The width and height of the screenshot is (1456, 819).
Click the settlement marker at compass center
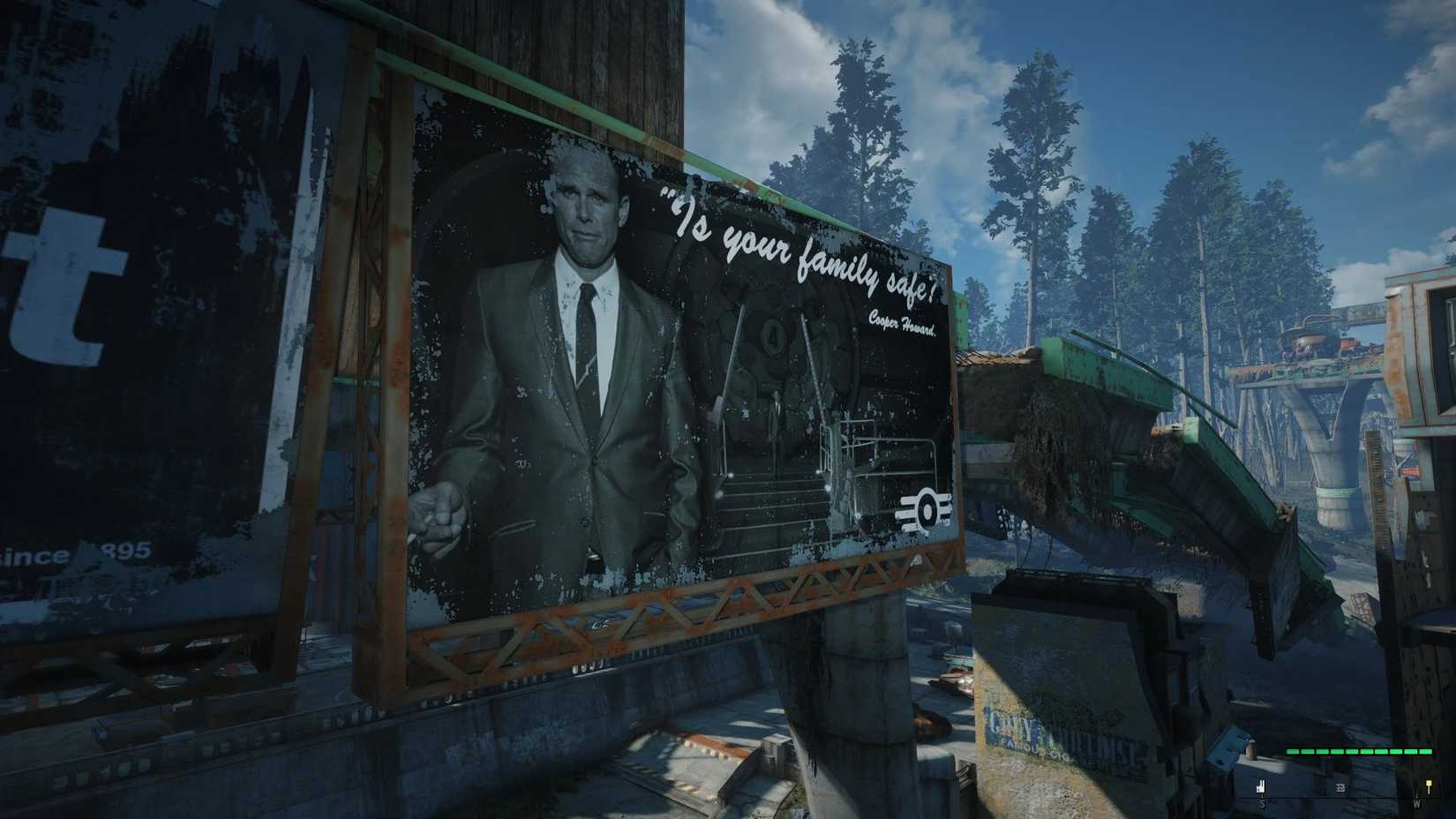[1340, 788]
